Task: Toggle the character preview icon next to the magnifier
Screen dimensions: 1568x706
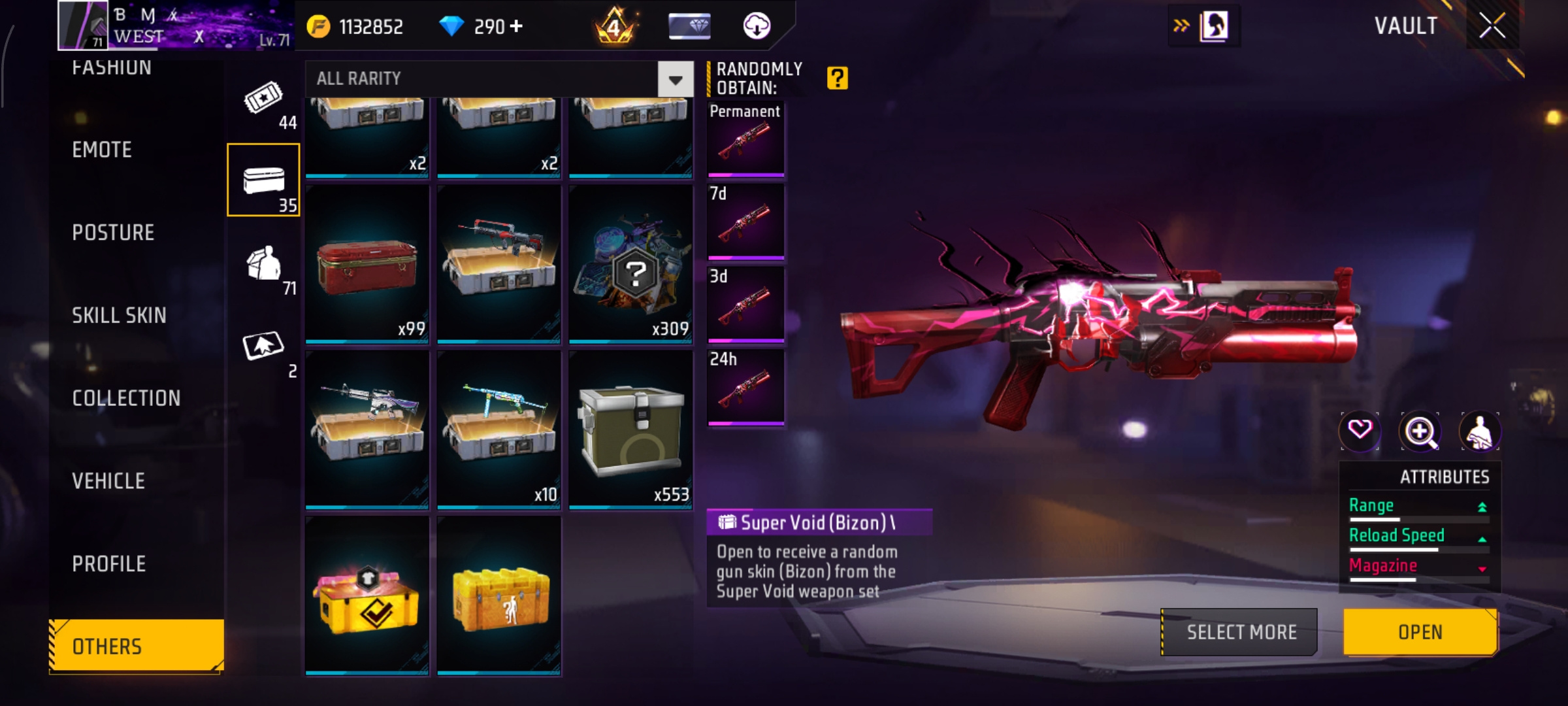Action: 1482,430
